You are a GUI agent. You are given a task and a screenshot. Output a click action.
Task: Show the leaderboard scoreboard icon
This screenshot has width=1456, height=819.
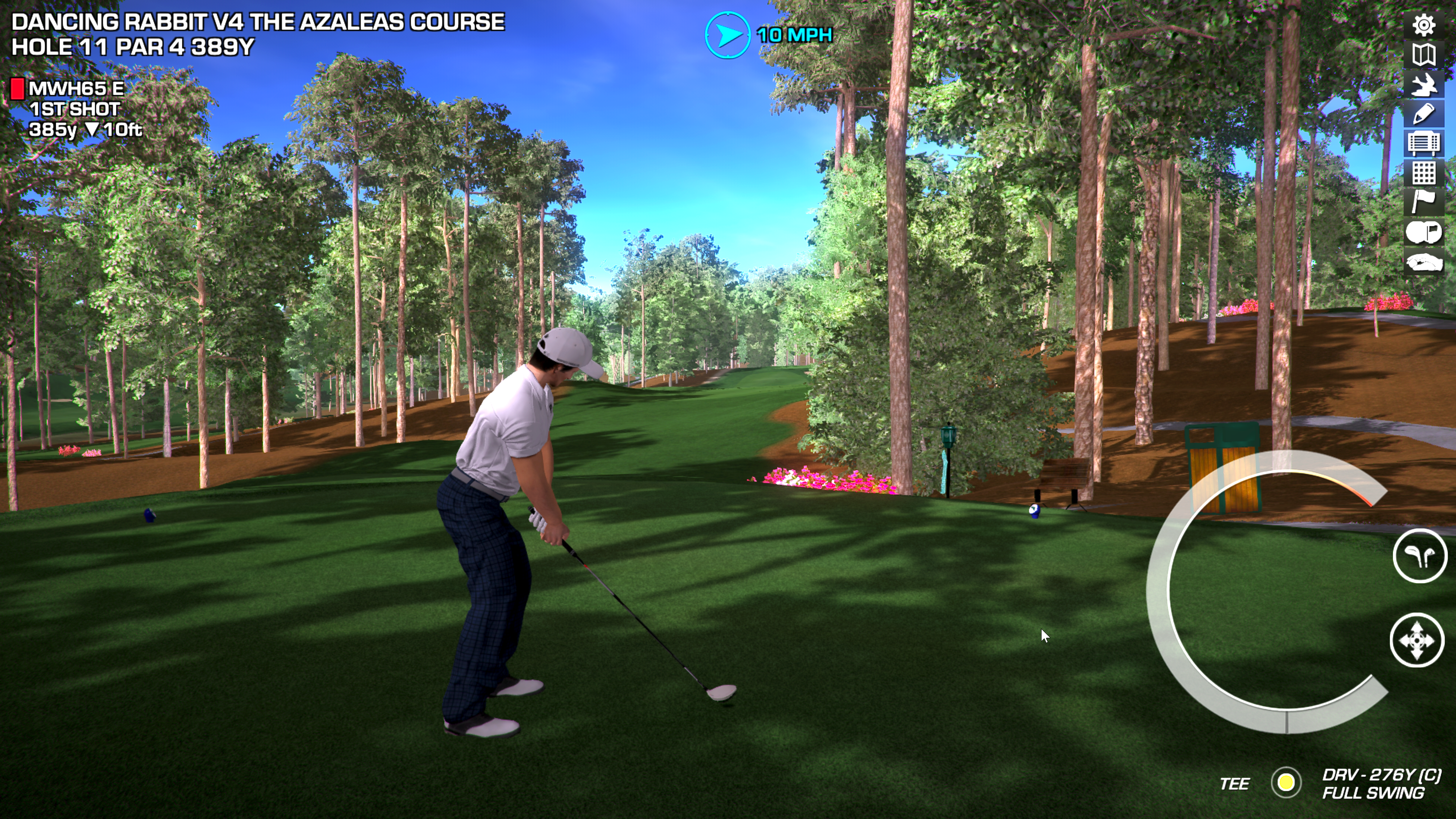pos(1424,143)
